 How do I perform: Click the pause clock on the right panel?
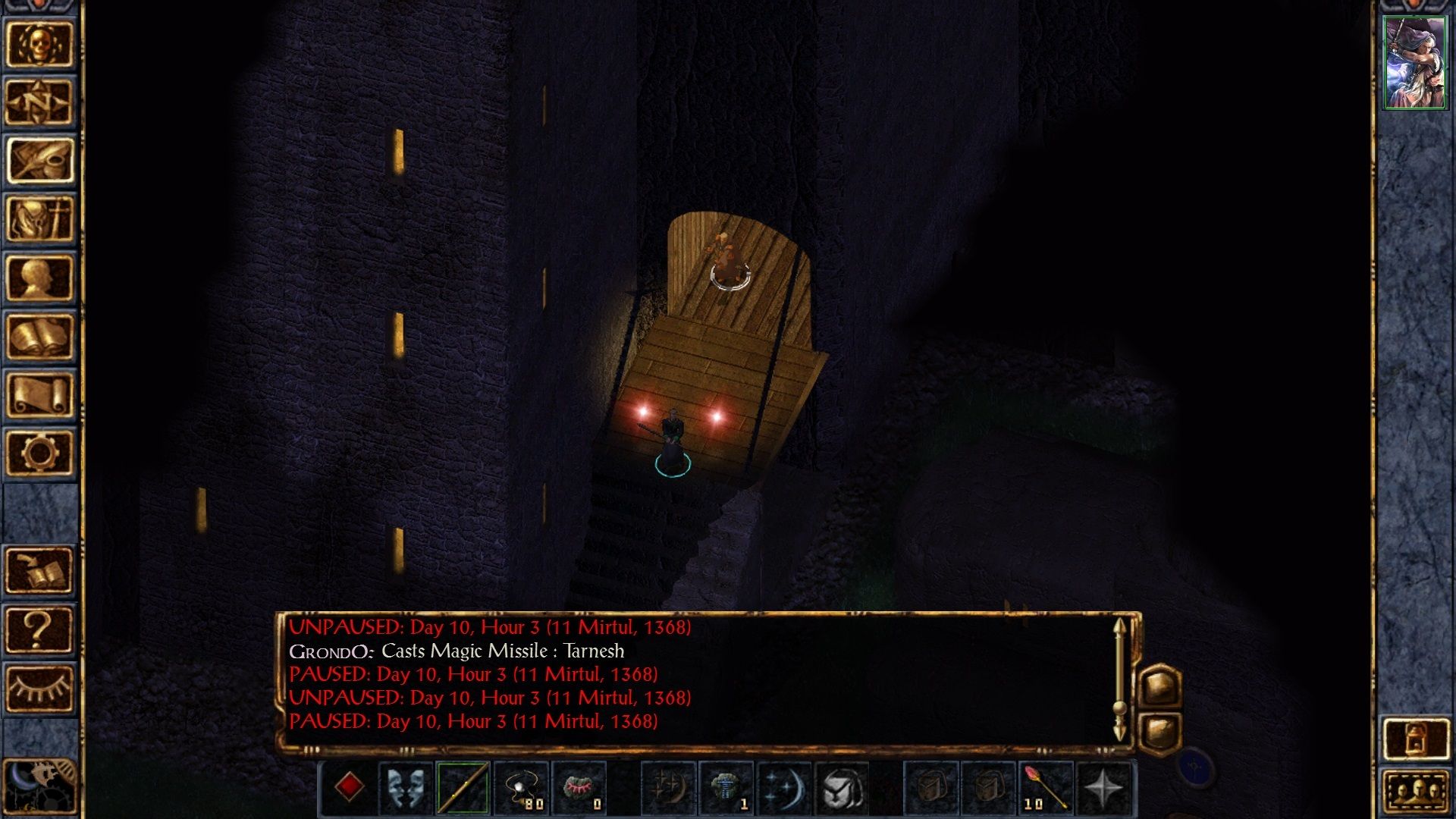pos(1194,766)
